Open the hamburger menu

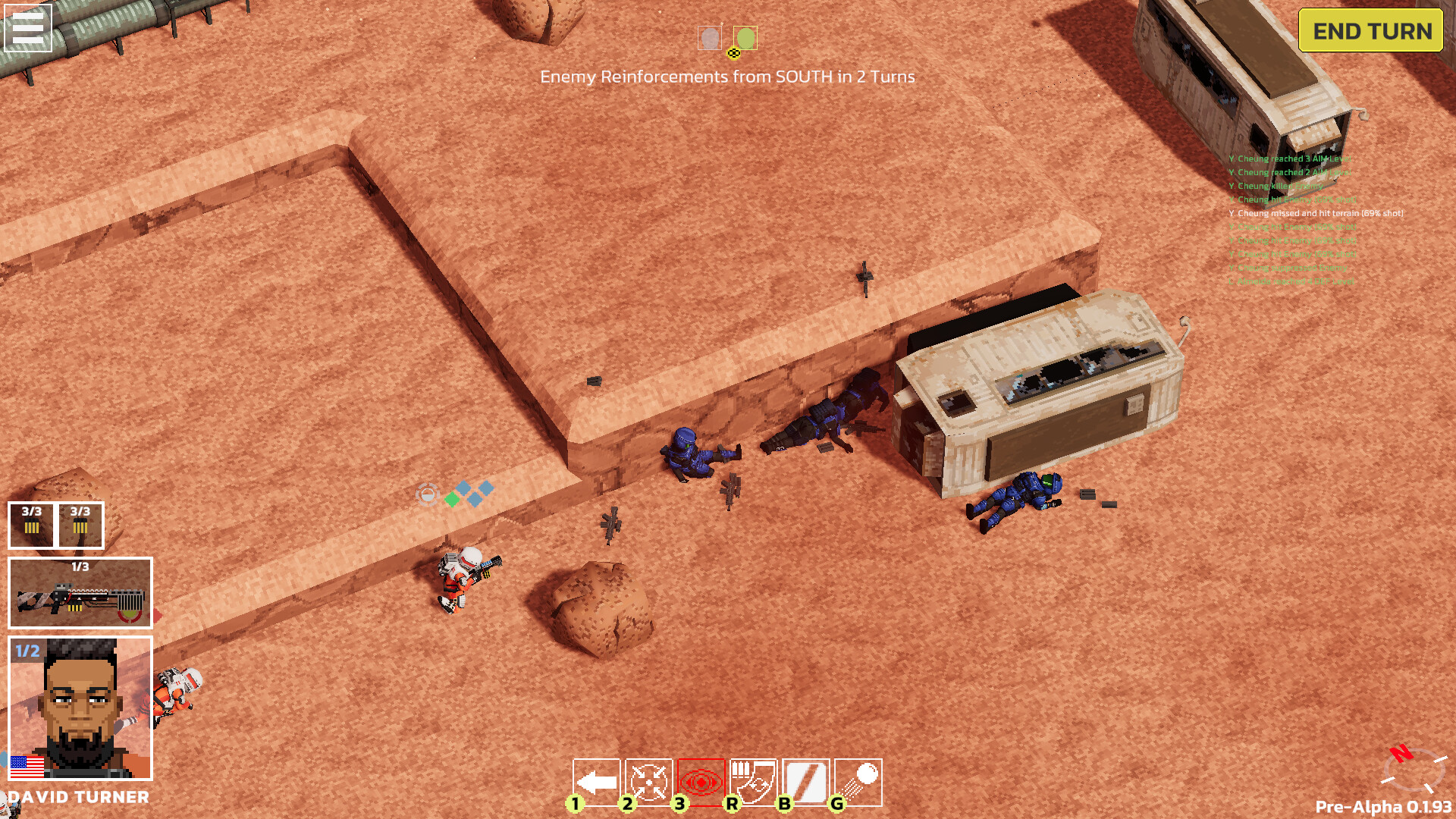[27, 27]
